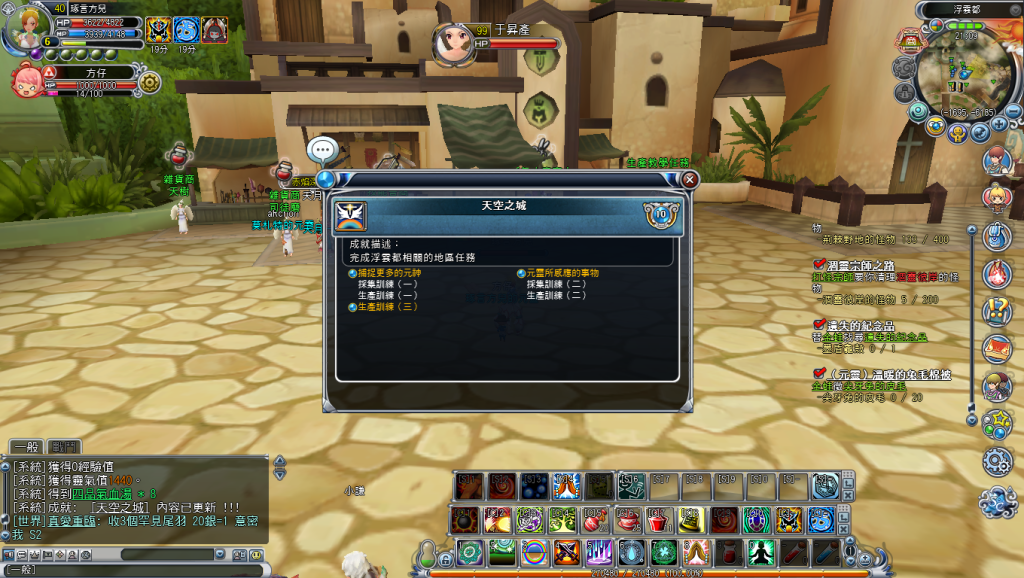This screenshot has width=1024, height=578.
Task: Close the 天空之城 achievement window
Action: 689,180
